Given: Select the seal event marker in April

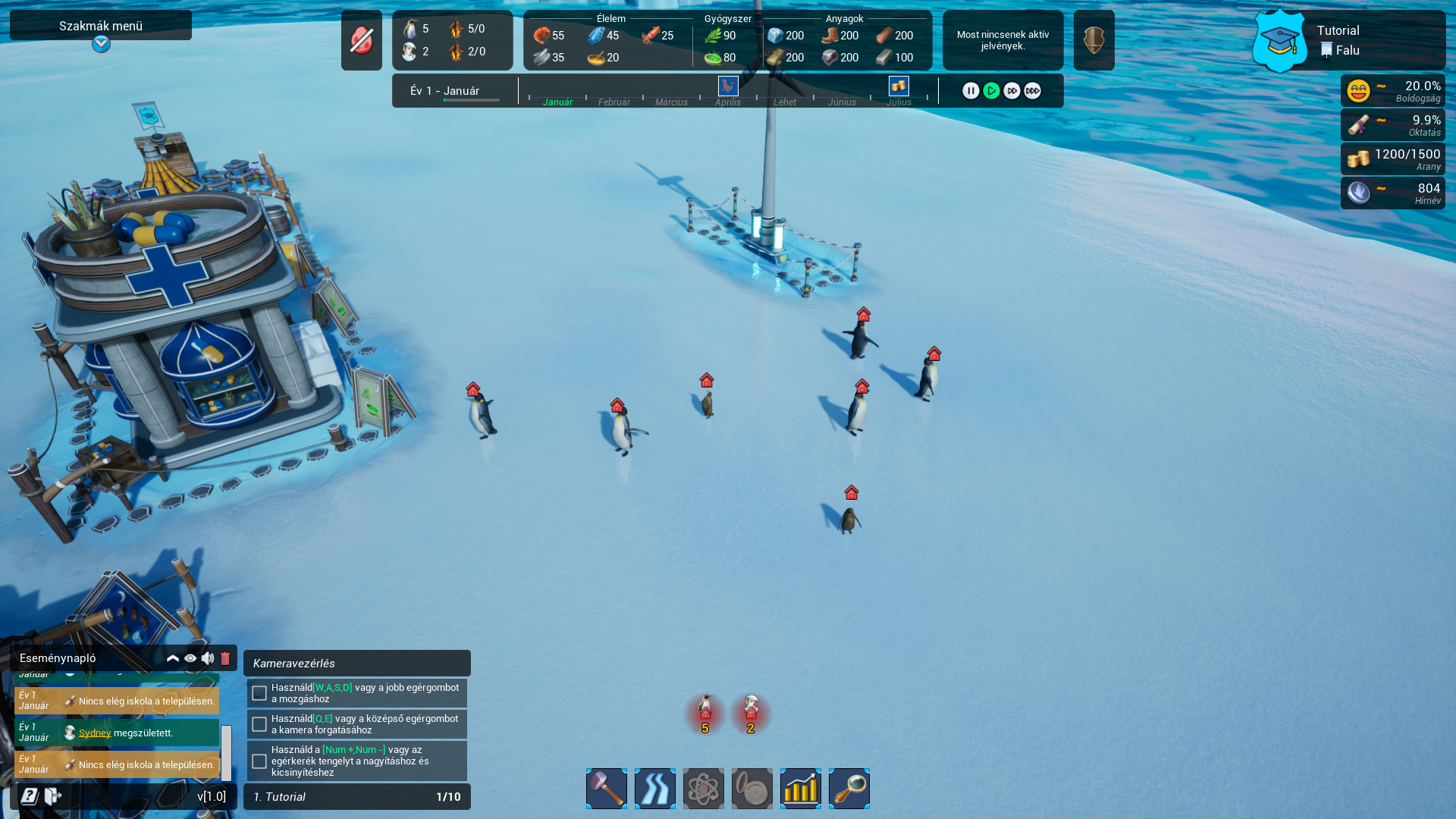Looking at the screenshot, I should (x=728, y=86).
